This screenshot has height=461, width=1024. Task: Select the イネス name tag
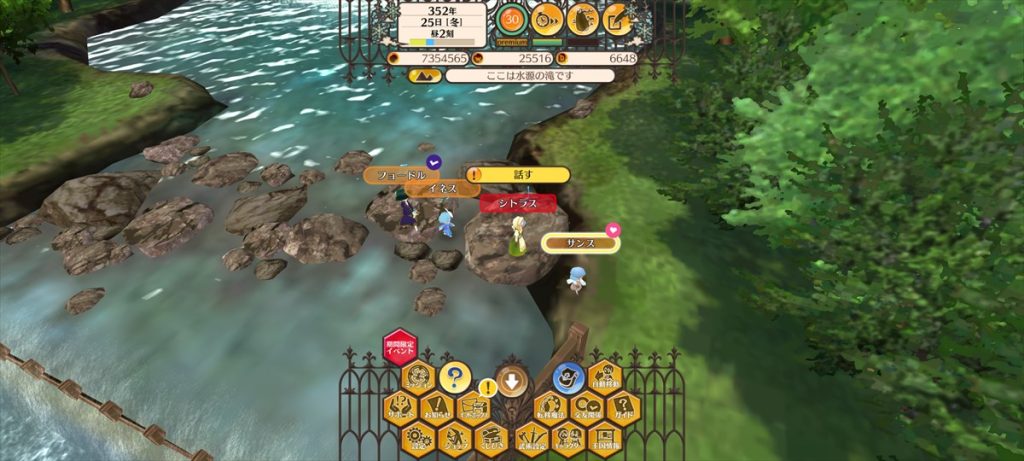443,188
